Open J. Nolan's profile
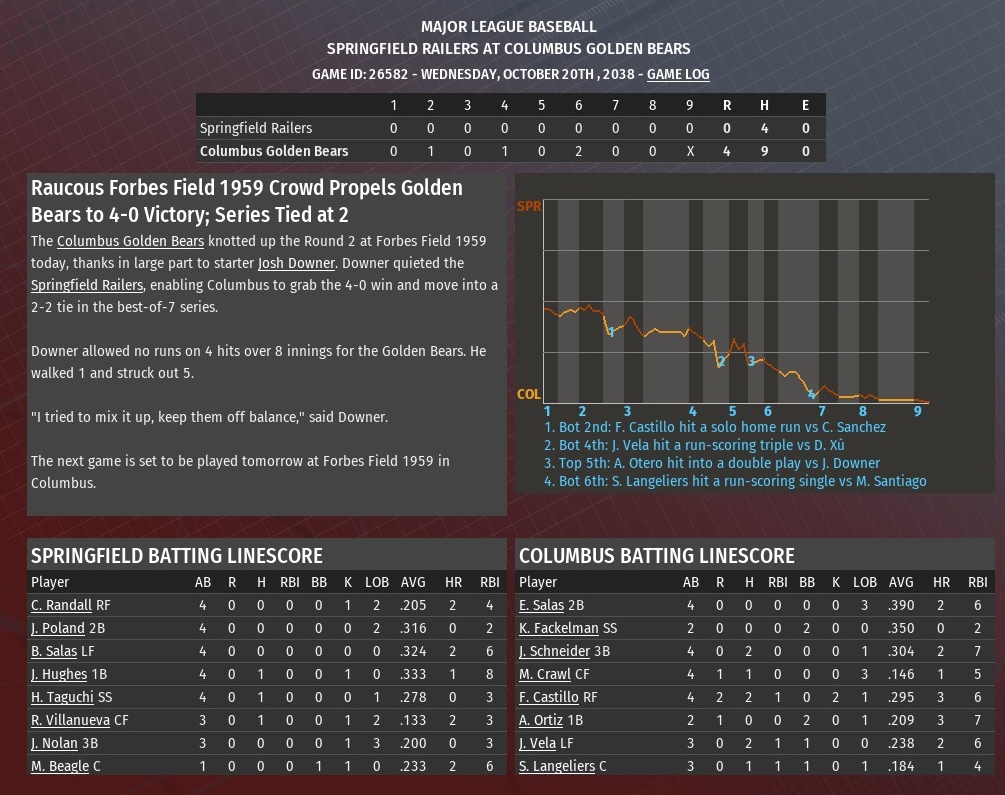 click(x=54, y=743)
